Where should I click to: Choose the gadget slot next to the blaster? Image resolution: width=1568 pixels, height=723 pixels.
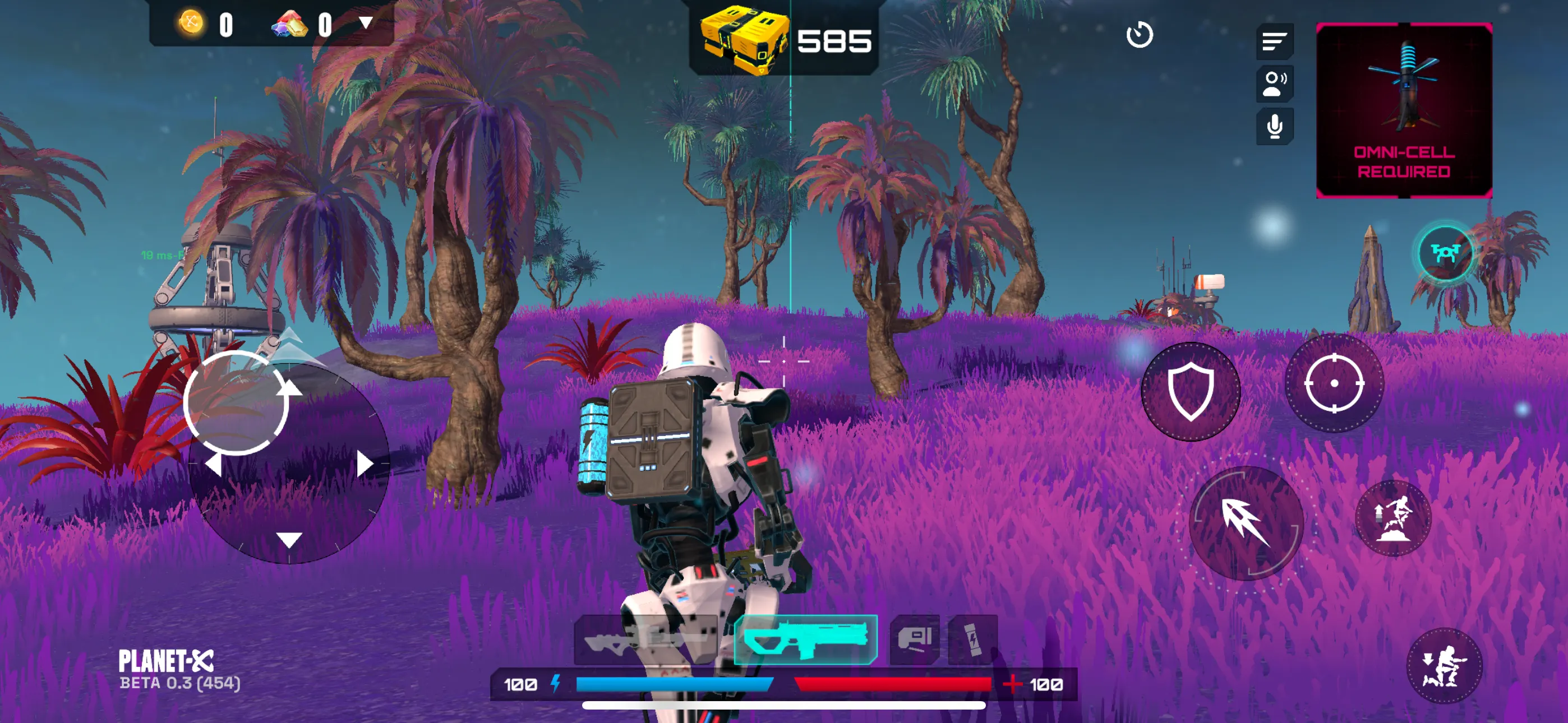pyautogui.click(x=914, y=639)
